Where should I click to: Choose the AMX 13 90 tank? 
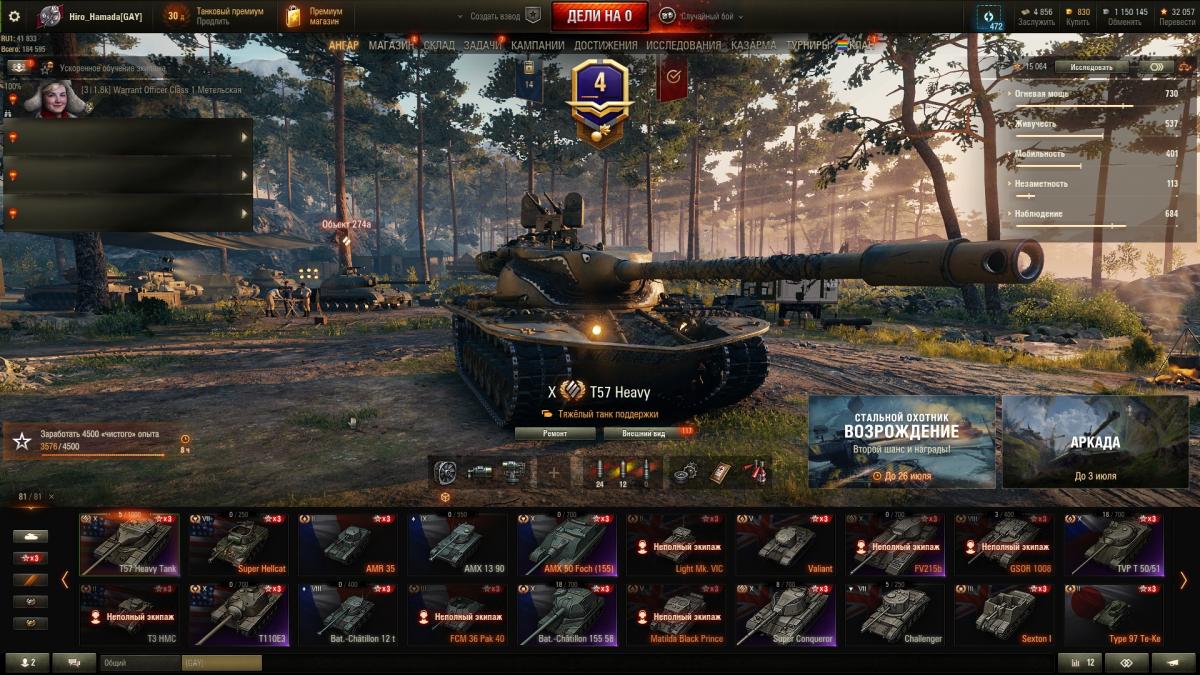(x=456, y=545)
